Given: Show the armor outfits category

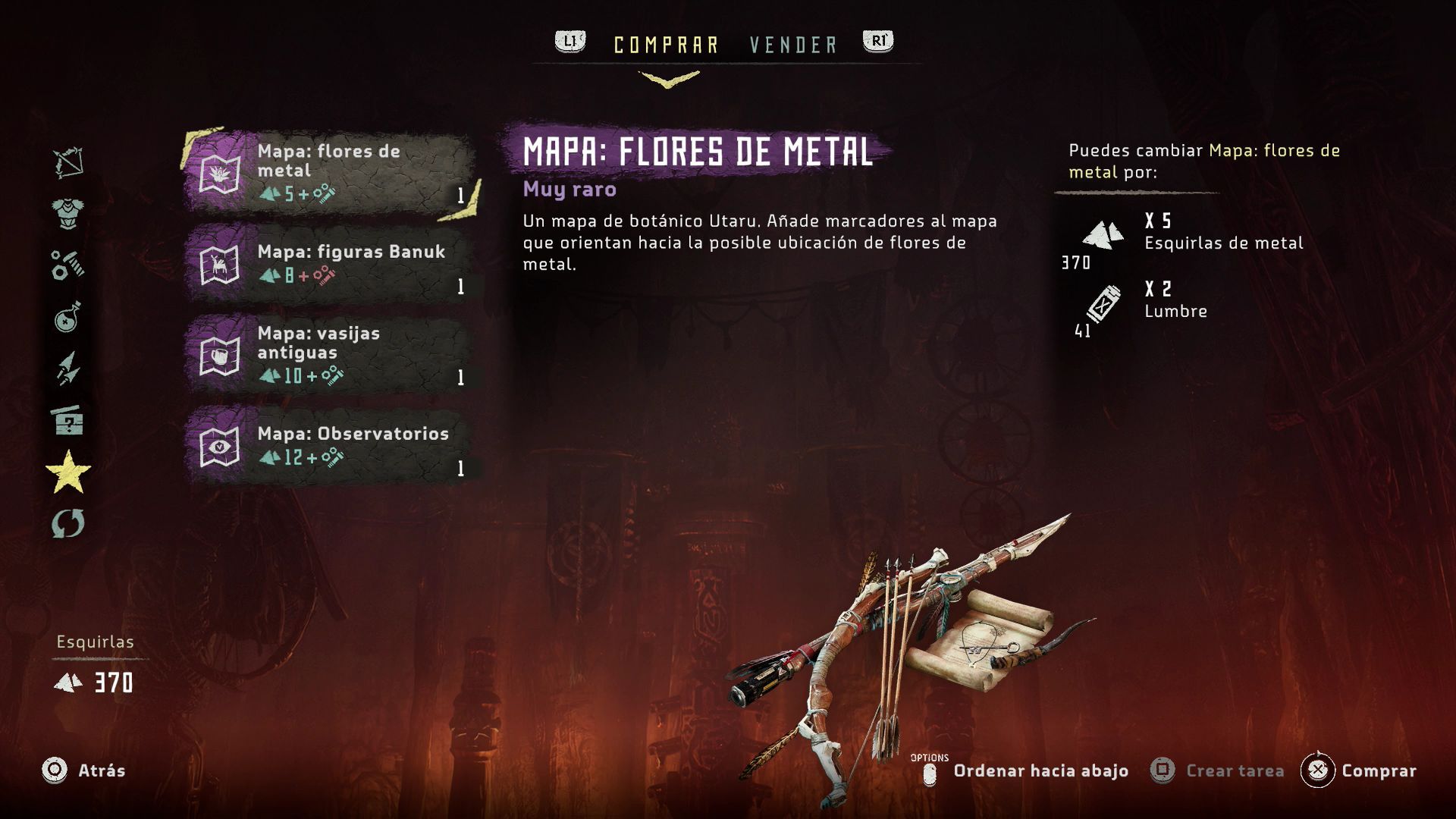Looking at the screenshot, I should [68, 214].
